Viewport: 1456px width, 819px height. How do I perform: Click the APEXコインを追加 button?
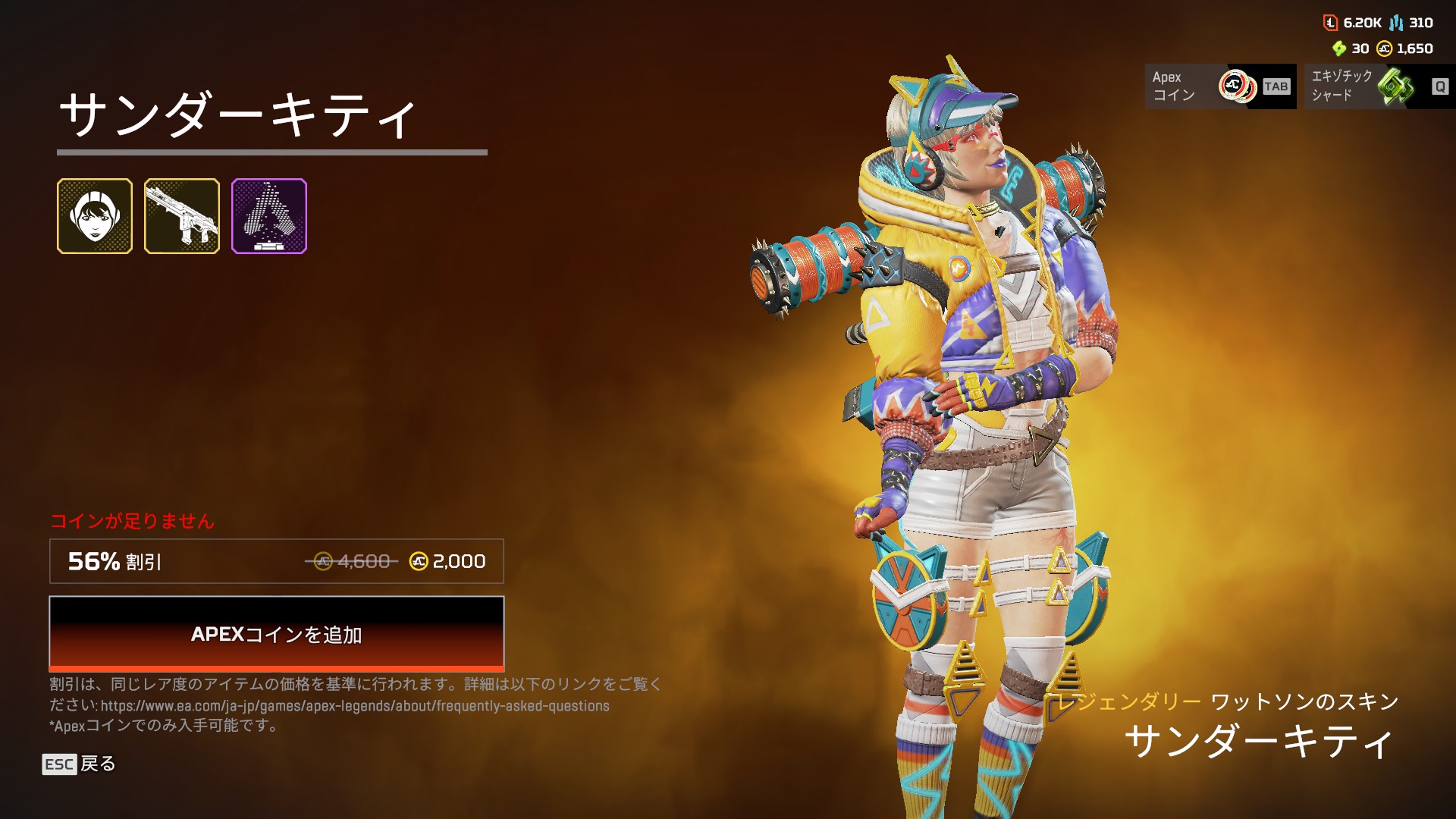[x=276, y=634]
